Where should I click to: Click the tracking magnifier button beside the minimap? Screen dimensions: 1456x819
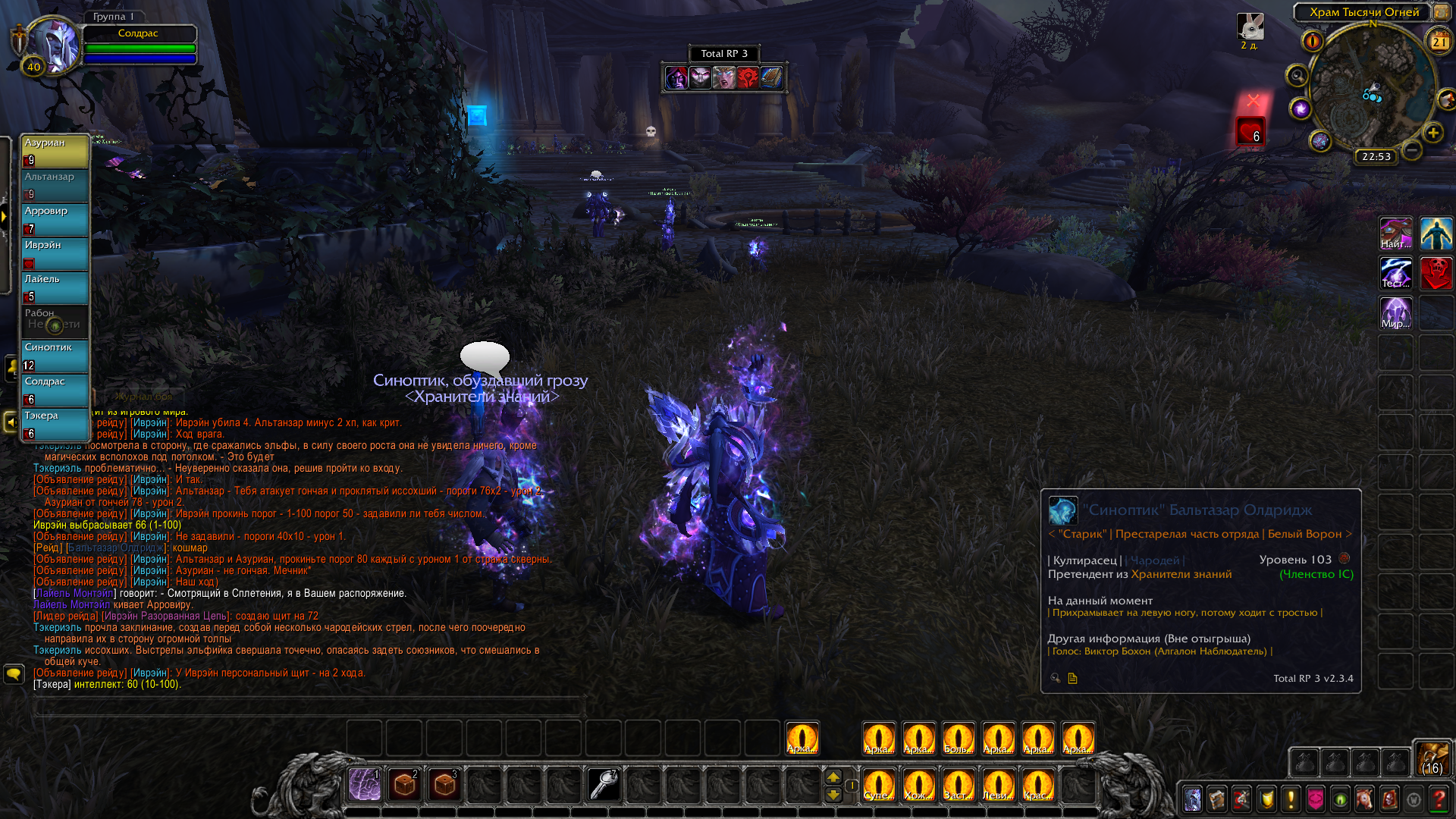click(1297, 76)
